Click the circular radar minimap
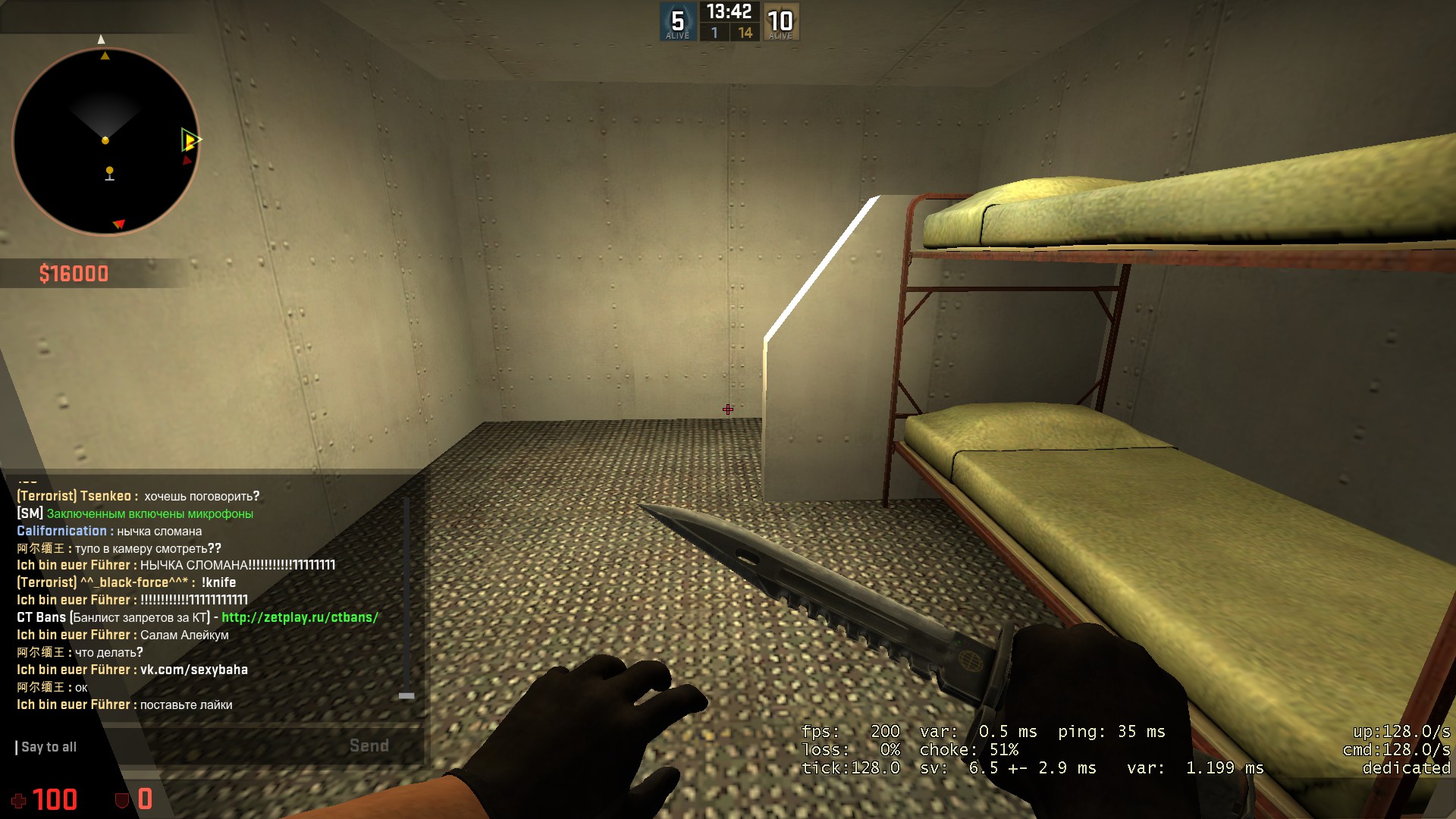1456x819 pixels. click(106, 141)
